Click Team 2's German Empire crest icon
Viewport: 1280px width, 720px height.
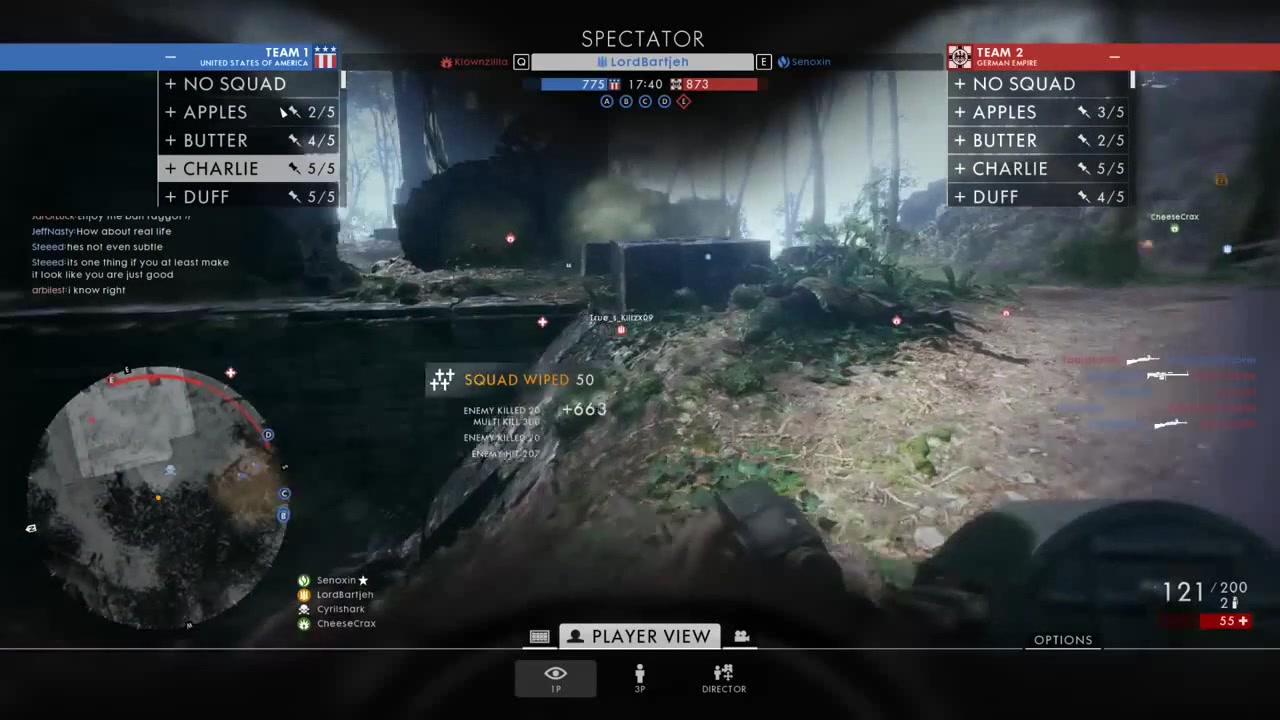tap(959, 56)
